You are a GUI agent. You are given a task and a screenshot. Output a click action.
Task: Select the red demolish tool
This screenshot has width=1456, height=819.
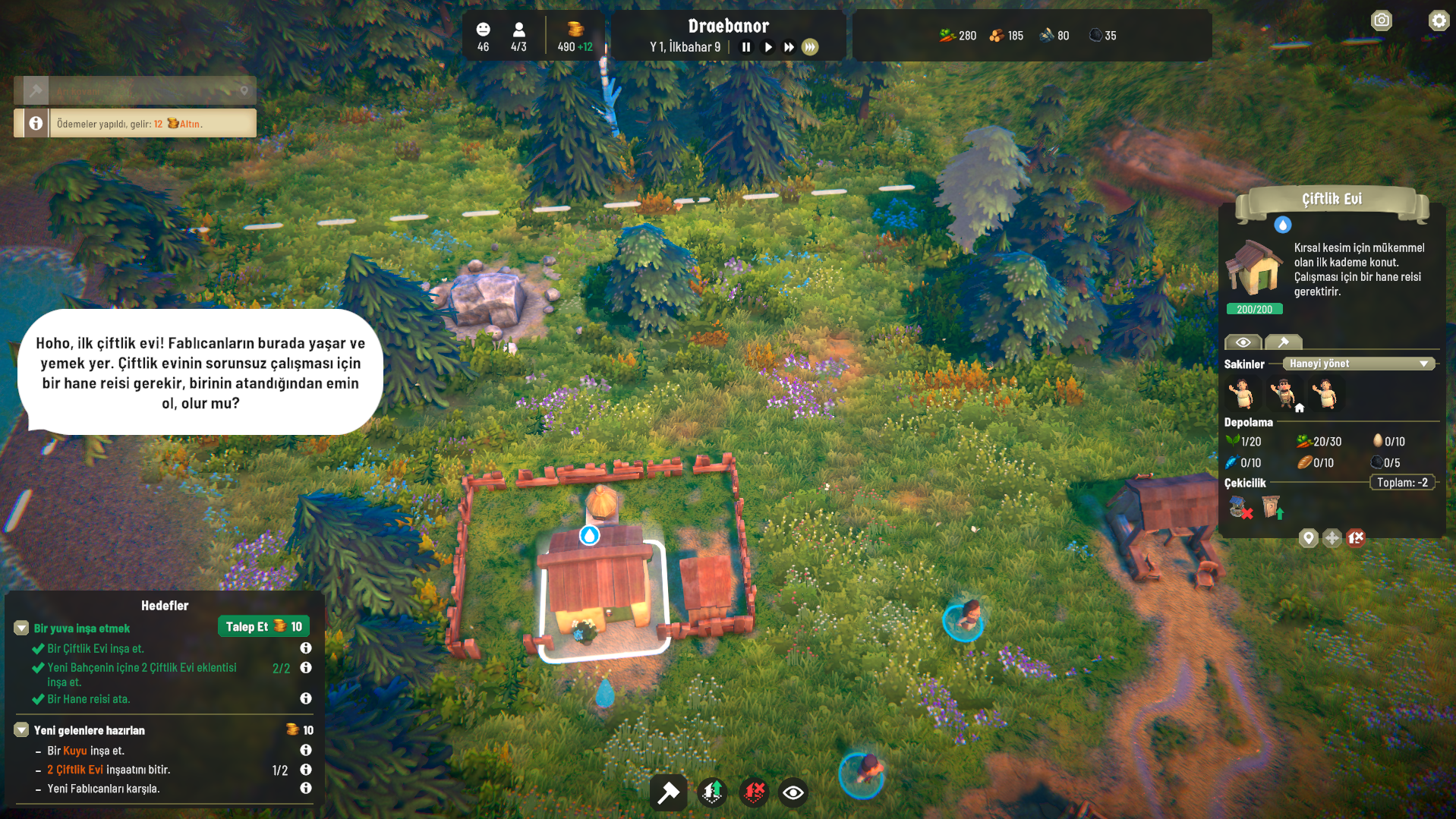(x=754, y=792)
